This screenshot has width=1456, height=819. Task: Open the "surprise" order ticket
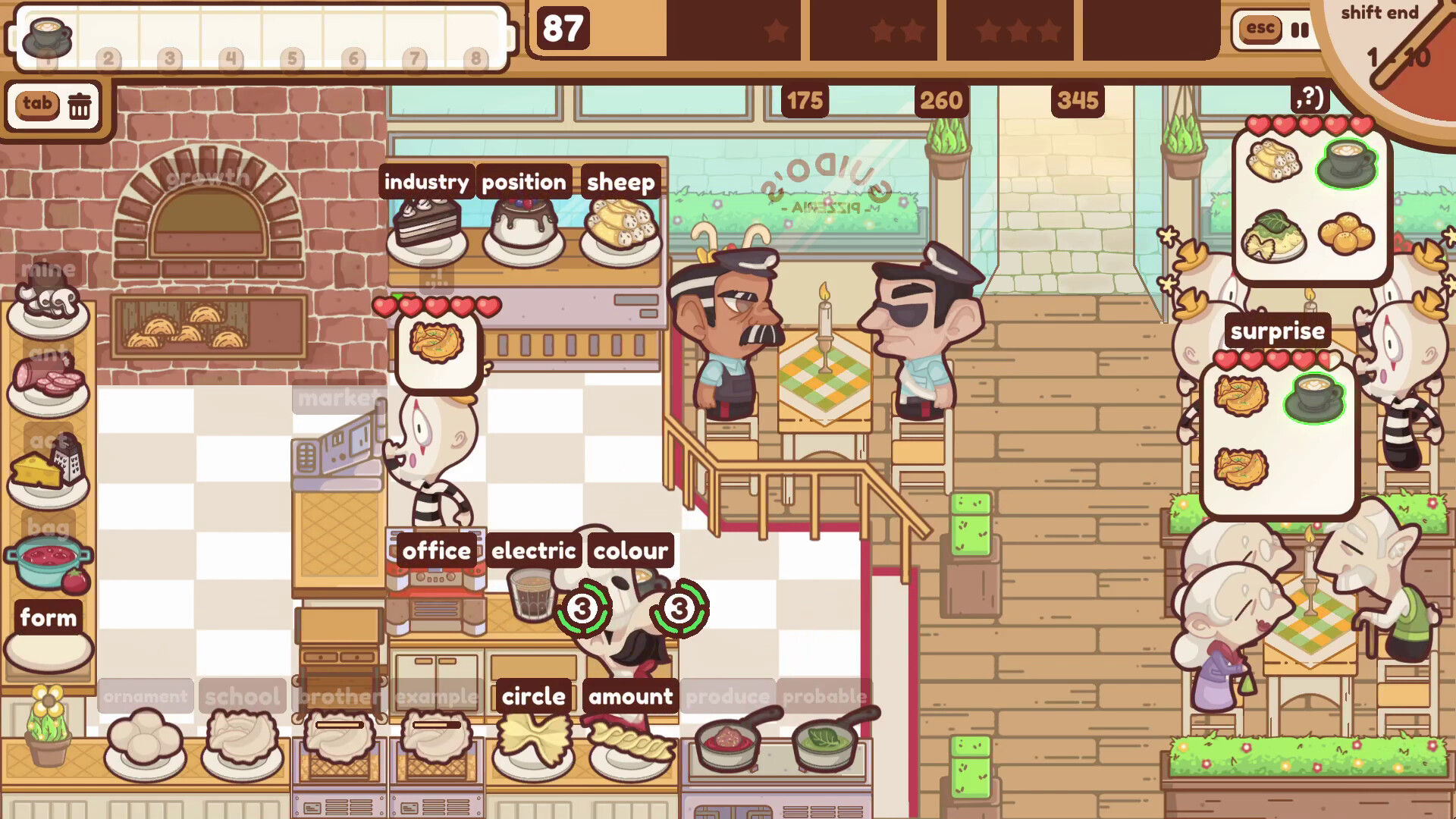1278,330
